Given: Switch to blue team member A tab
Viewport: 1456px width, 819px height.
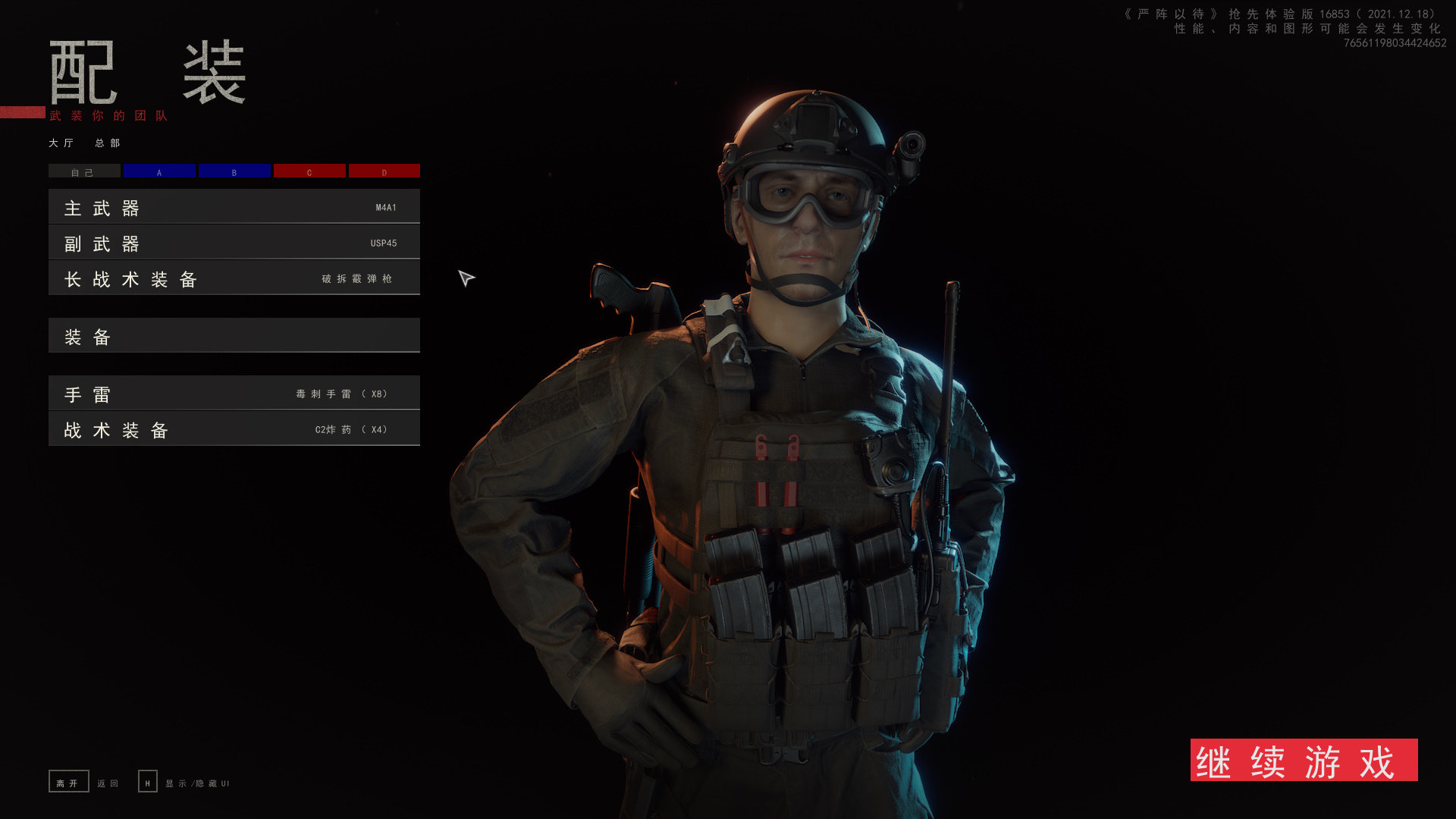Looking at the screenshot, I should point(159,171).
